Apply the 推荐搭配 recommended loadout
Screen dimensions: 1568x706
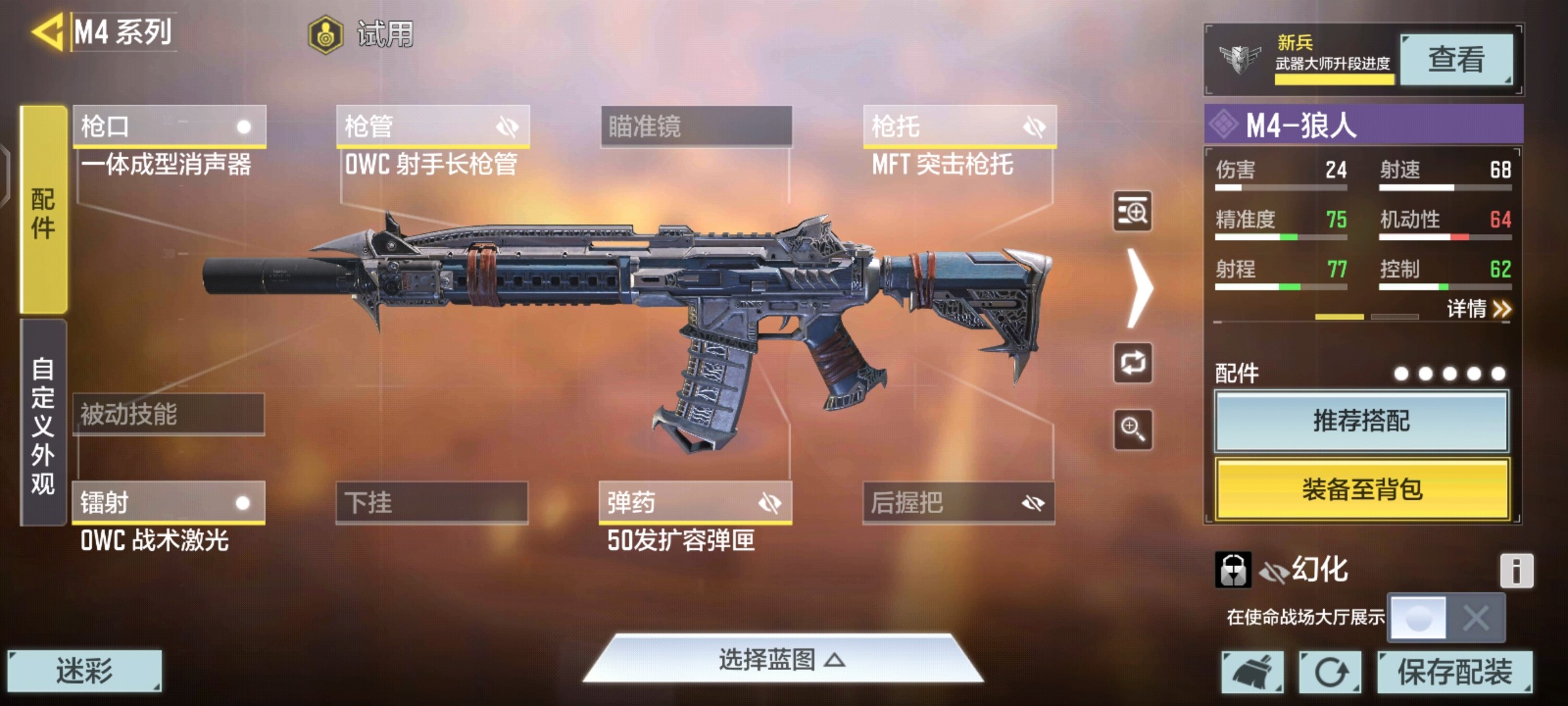[x=1362, y=421]
